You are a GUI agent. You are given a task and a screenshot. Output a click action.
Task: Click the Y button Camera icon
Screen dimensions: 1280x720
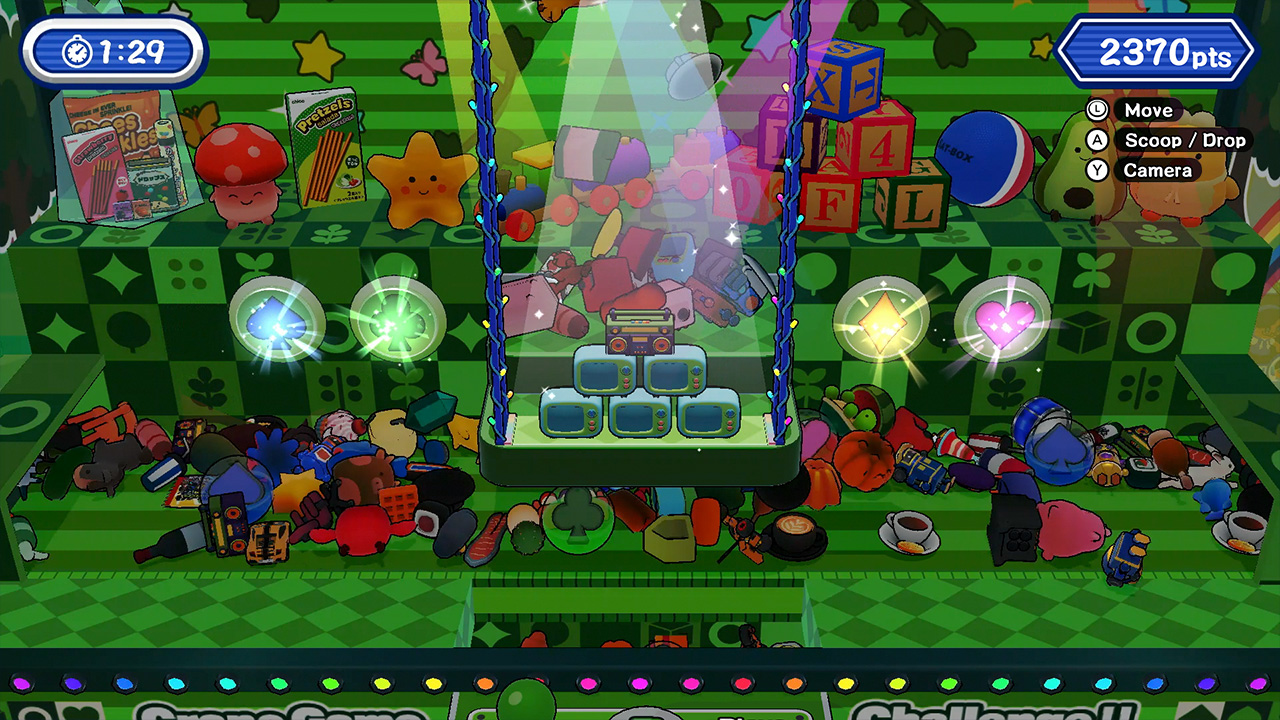[1098, 170]
